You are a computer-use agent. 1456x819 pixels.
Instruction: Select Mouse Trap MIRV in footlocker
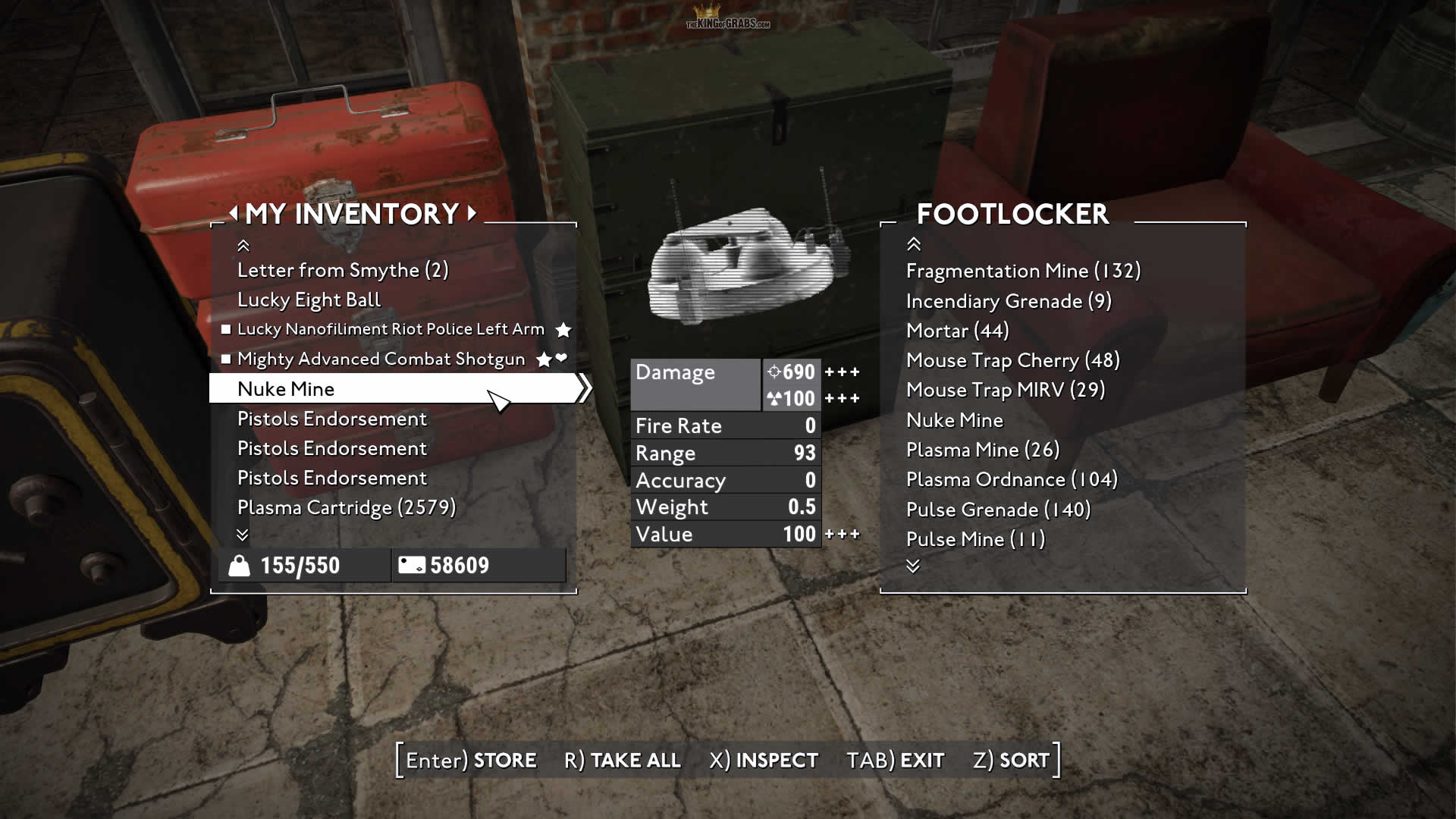(1005, 390)
